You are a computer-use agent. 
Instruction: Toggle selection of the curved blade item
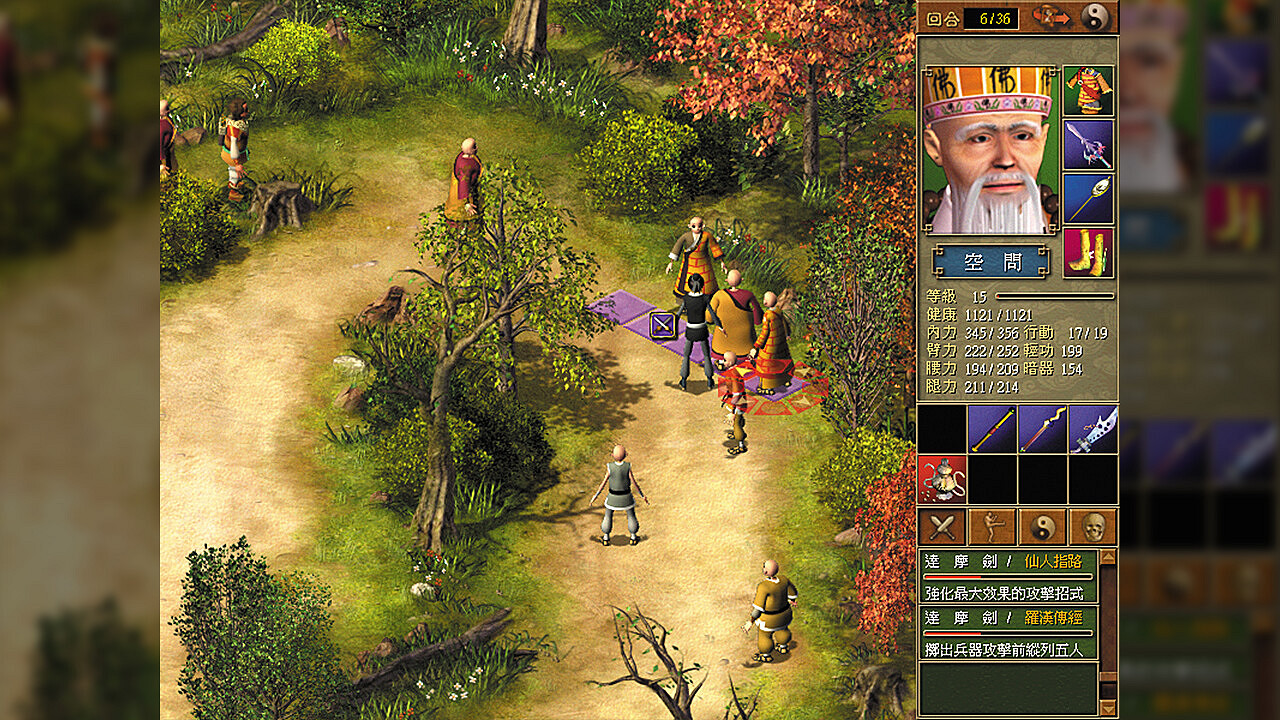point(1093,430)
